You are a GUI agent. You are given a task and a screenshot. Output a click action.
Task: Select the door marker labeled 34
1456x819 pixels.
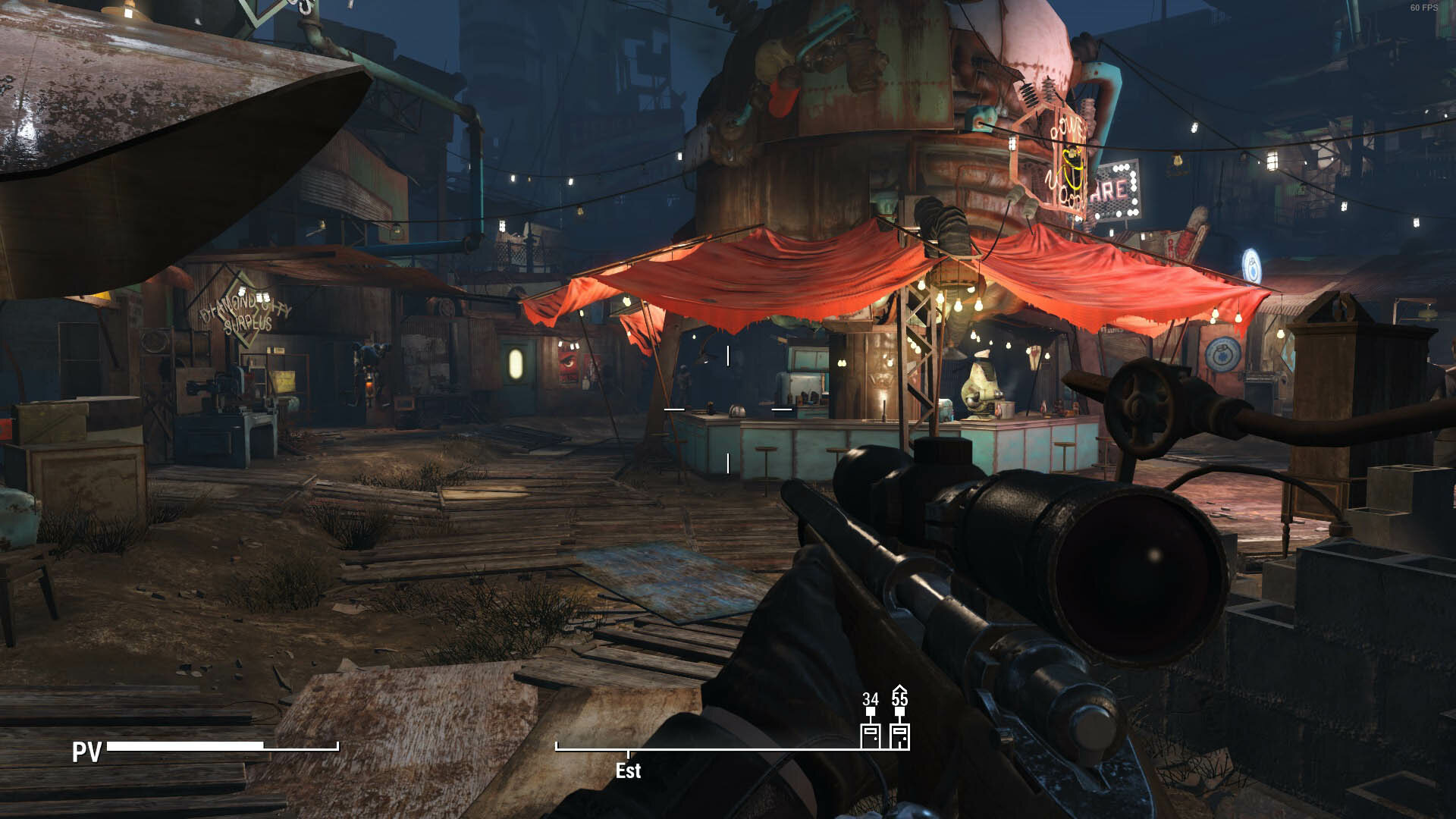[x=870, y=736]
